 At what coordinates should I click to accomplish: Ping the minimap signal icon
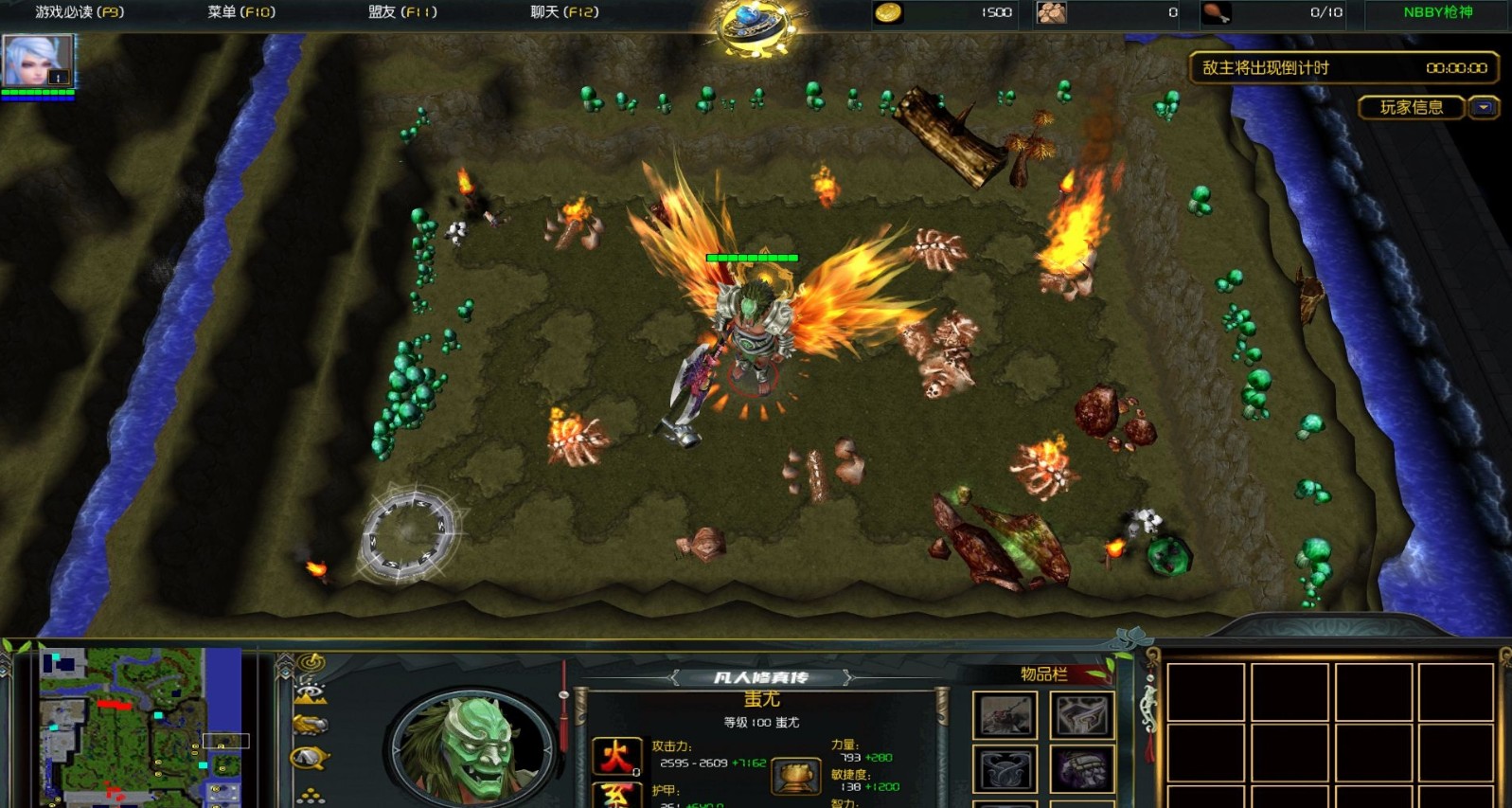310,662
